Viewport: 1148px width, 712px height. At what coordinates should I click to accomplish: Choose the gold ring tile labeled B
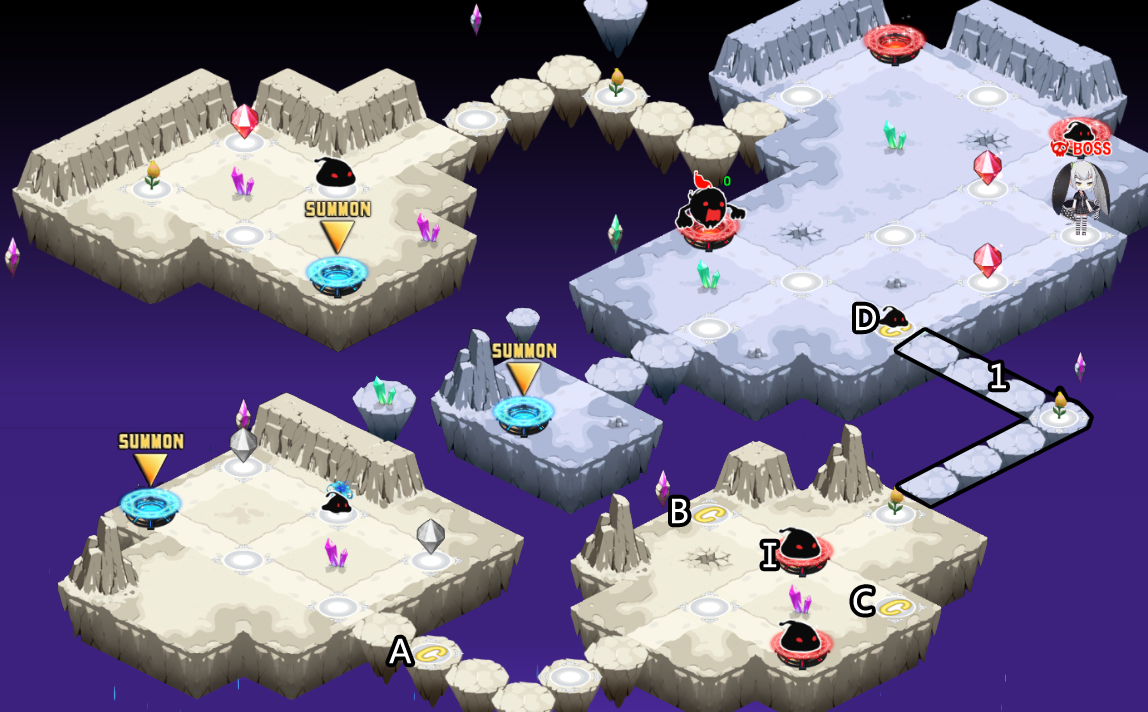710,514
